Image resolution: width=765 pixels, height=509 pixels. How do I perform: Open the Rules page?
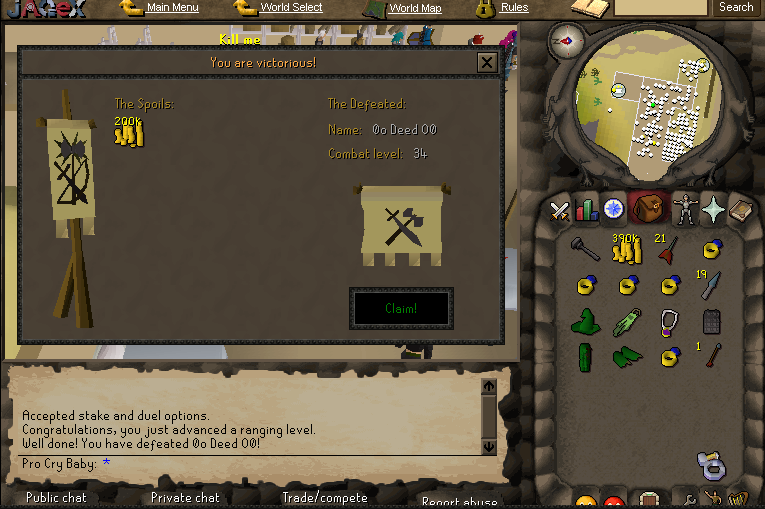coord(514,8)
